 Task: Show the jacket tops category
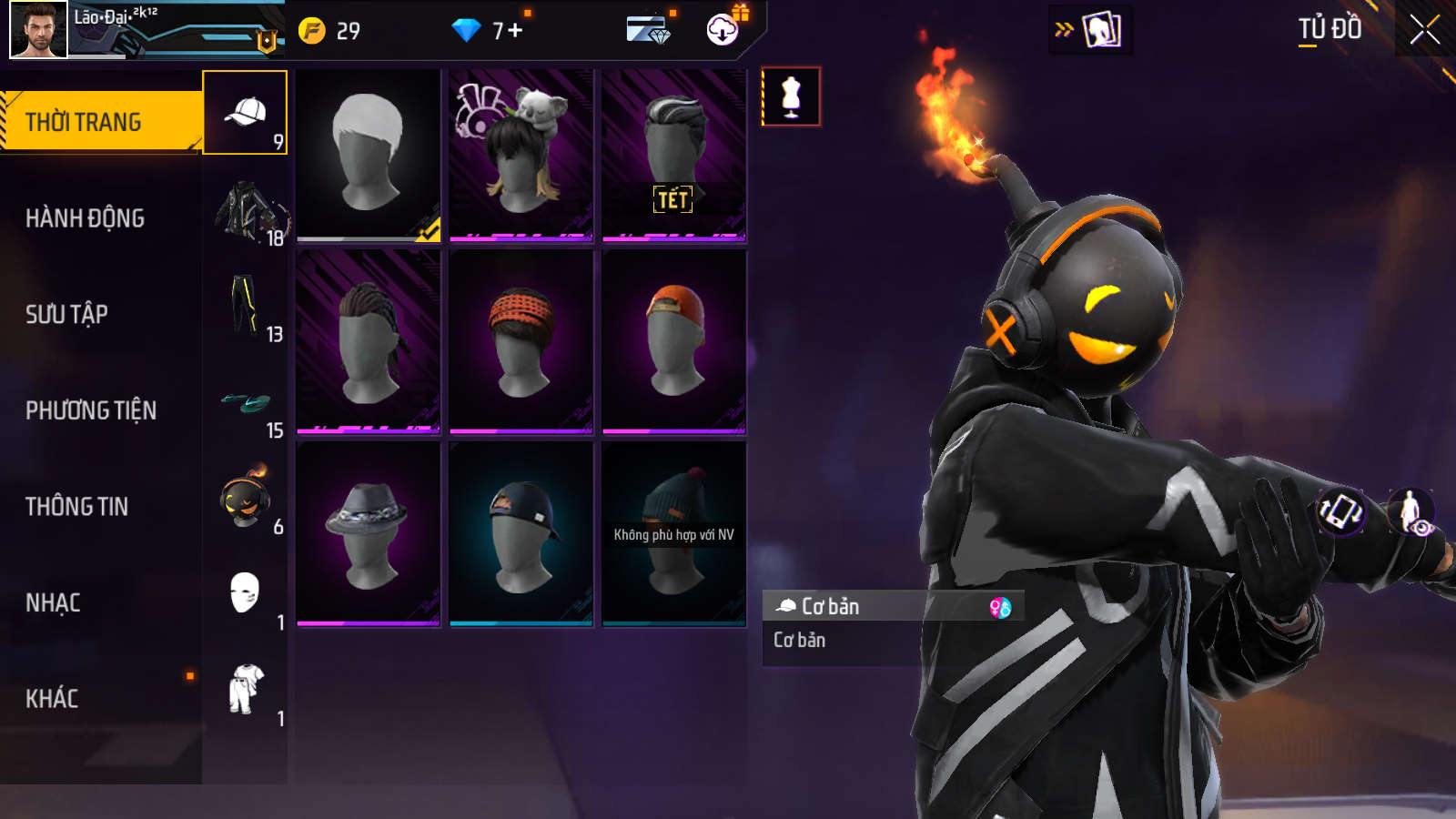tap(245, 210)
